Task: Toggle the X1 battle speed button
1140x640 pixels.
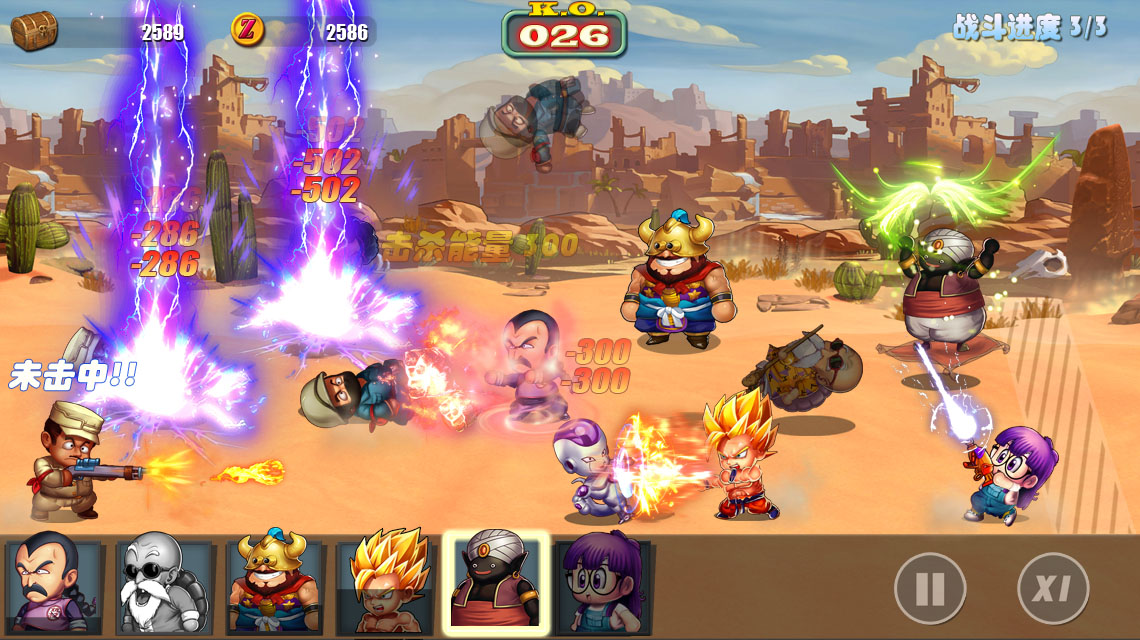Action: [1052, 589]
